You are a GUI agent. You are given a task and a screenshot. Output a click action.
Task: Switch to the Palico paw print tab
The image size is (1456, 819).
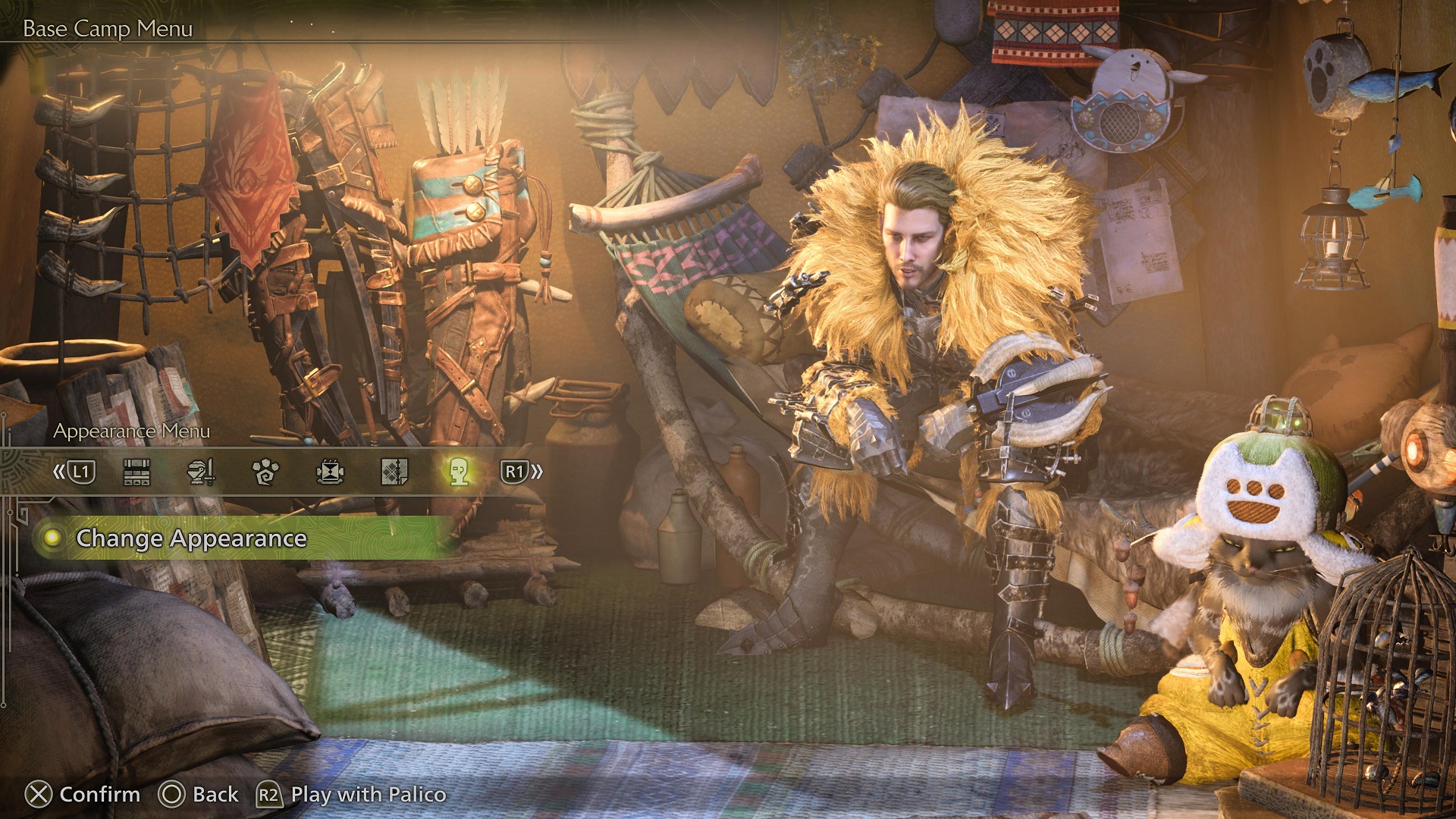coord(265,472)
